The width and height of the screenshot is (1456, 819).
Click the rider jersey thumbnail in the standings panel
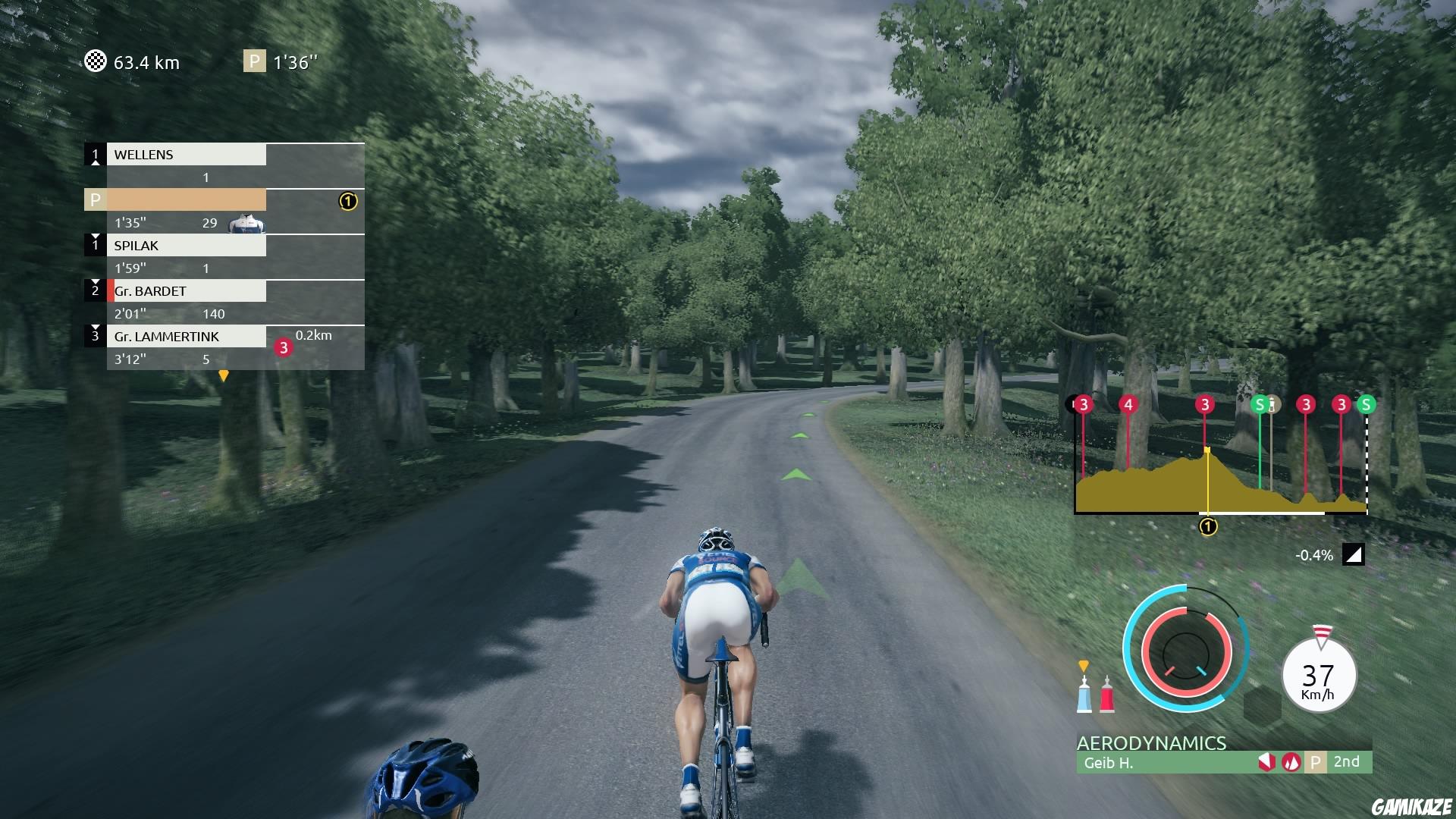246,223
